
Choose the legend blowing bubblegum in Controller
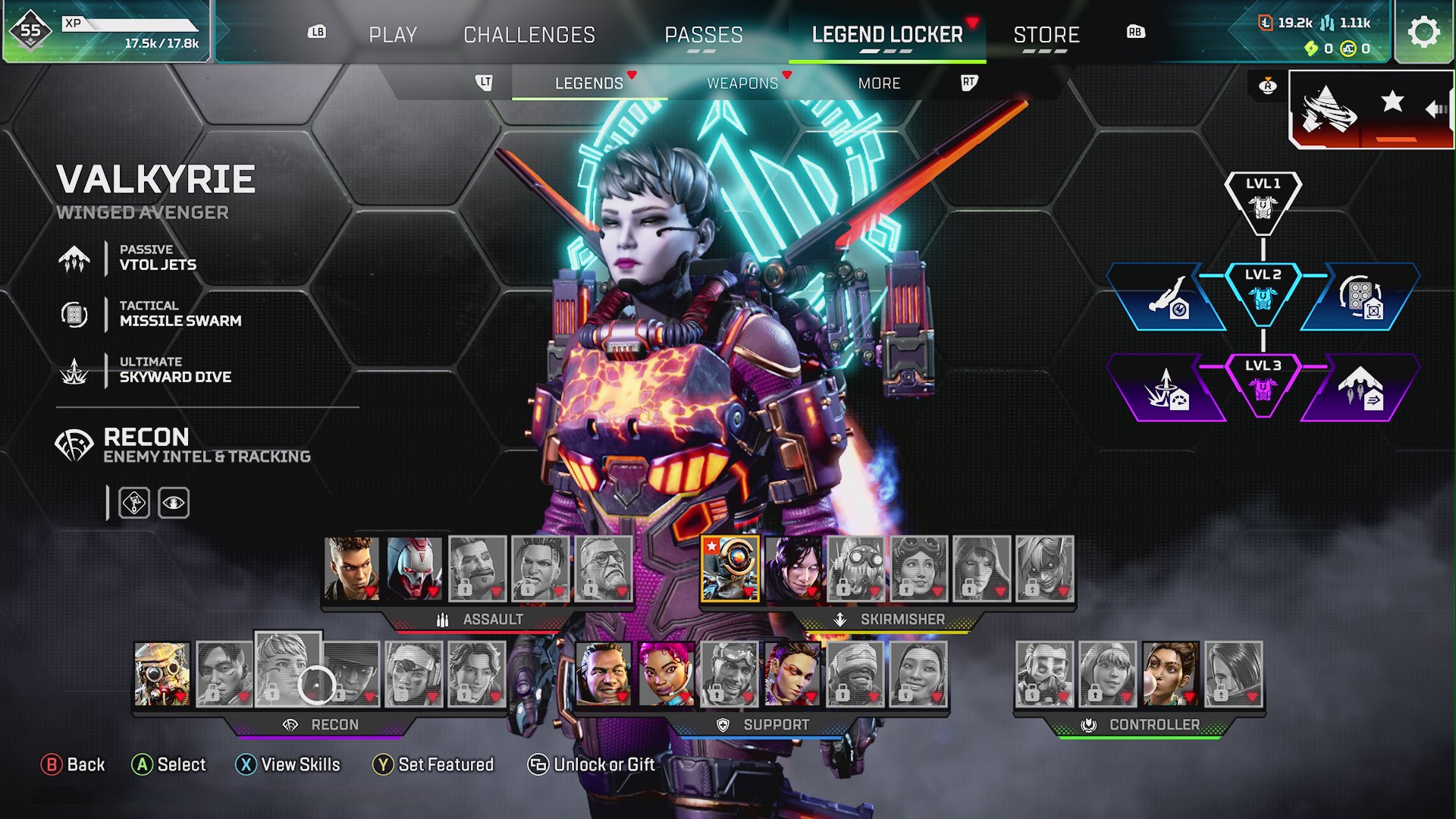1171,674
